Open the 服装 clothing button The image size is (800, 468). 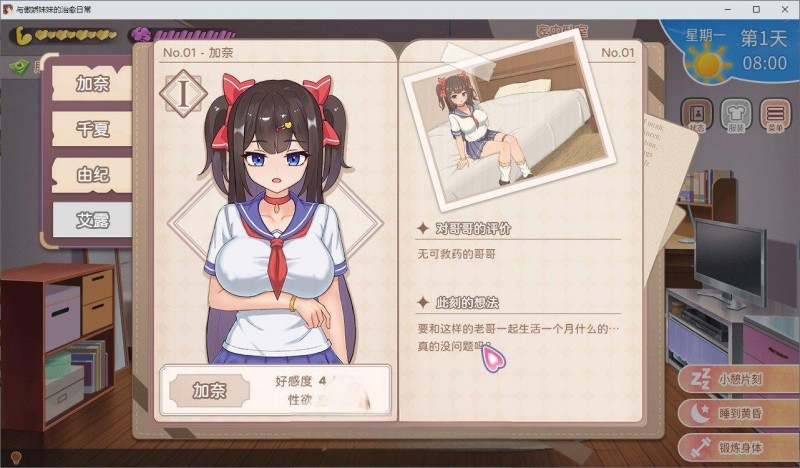(x=735, y=115)
